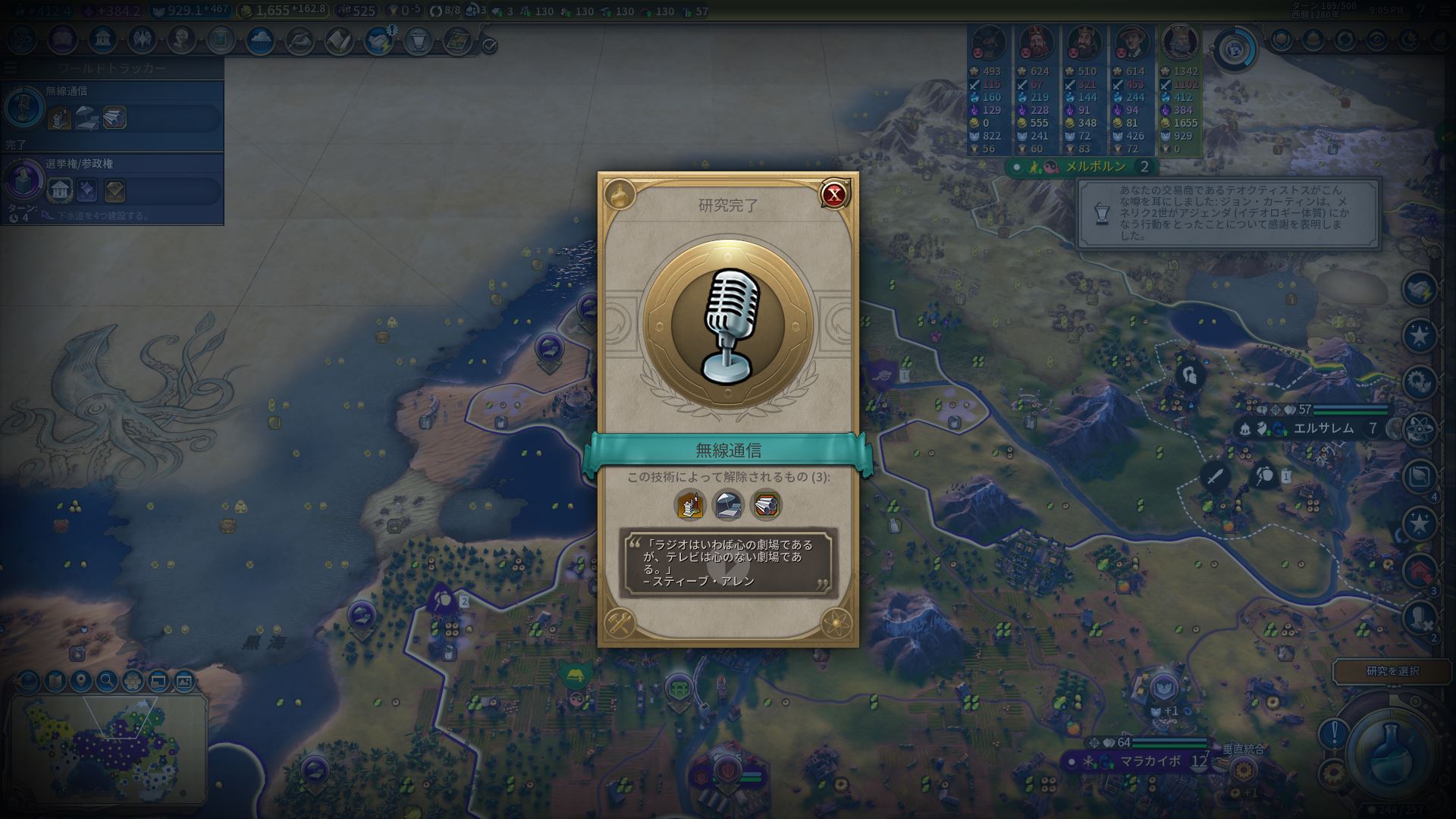This screenshot has width=1456, height=819.
Task: Toggle the world tracker checkmark button
Action: (490, 45)
